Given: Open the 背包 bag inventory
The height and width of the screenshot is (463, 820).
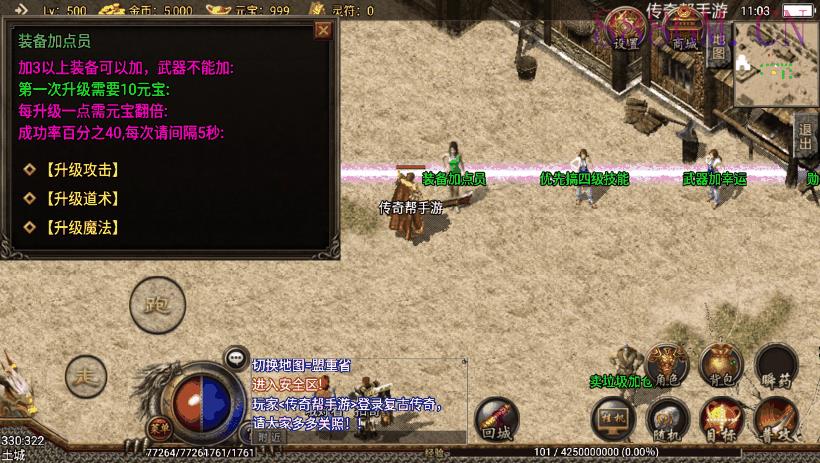Looking at the screenshot, I should 721,364.
